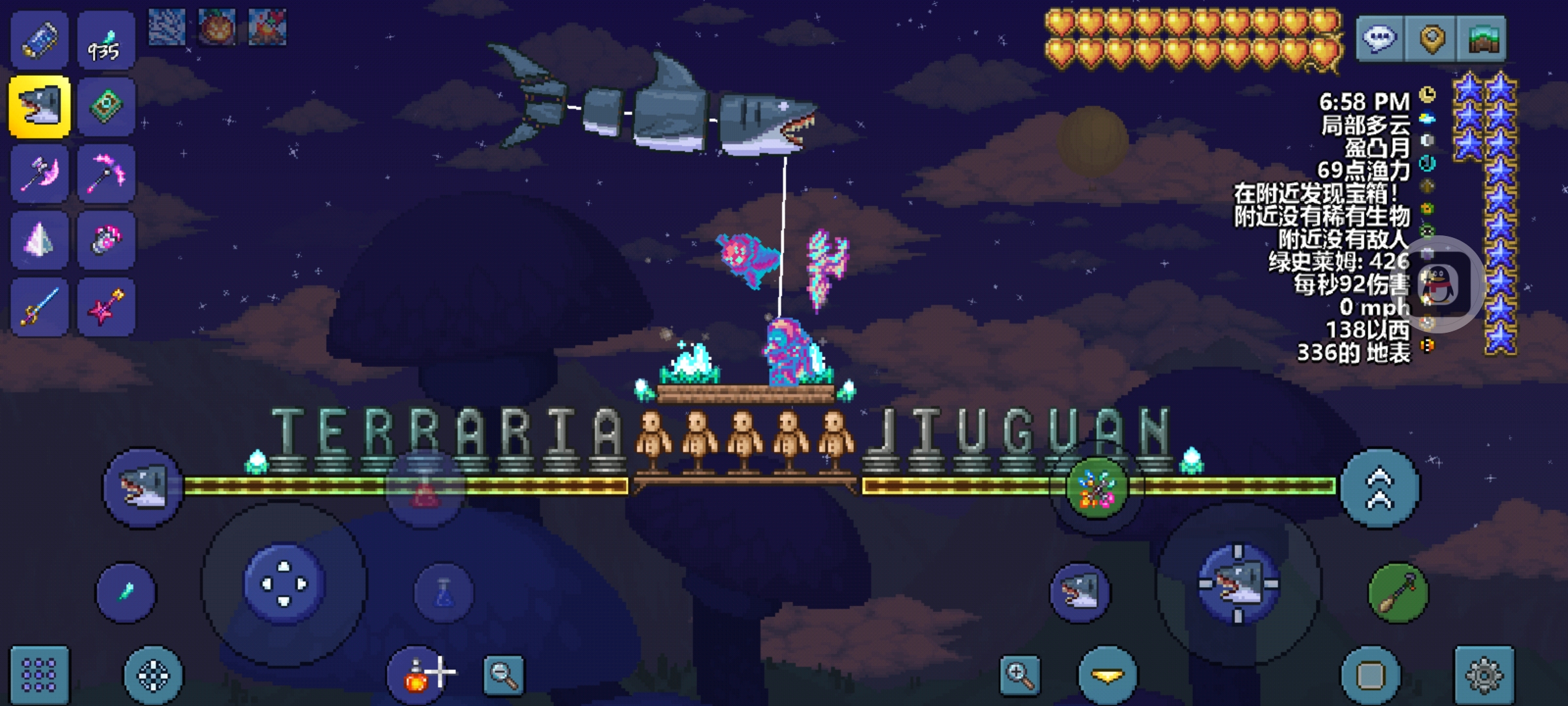Select the pink star guitar slot
The image size is (1568, 706).
(x=106, y=307)
